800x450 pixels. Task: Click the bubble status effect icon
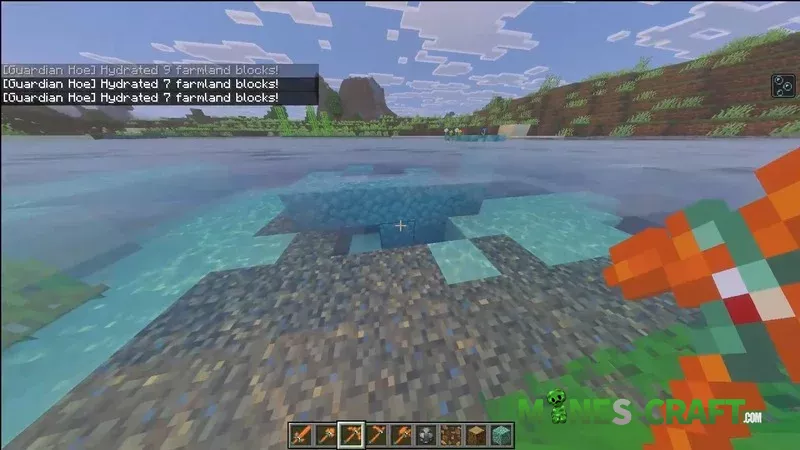pos(781,87)
